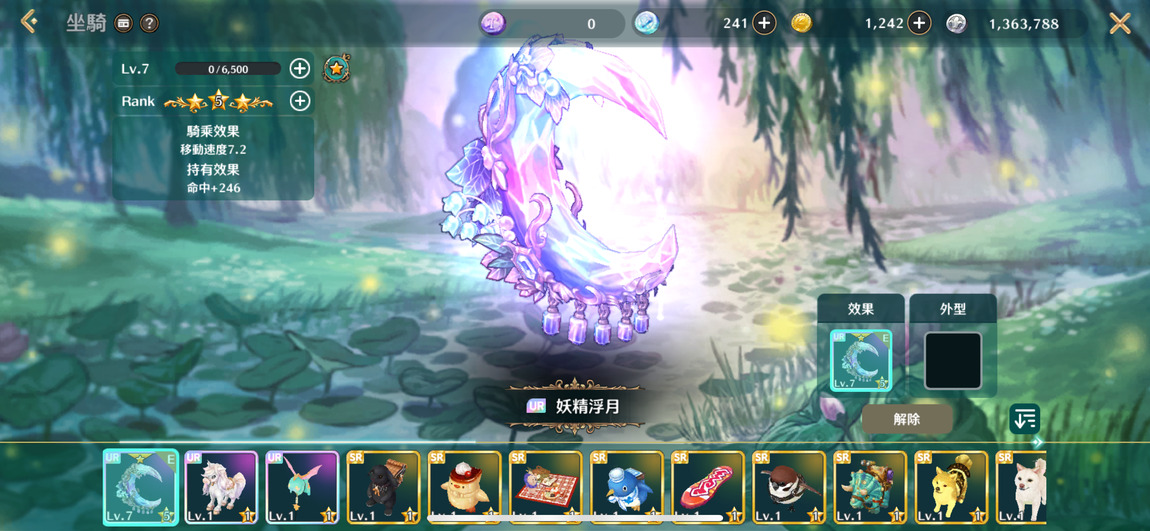Choose the sparrow SR mount
This screenshot has height=531, width=1150.
pyautogui.click(x=789, y=487)
